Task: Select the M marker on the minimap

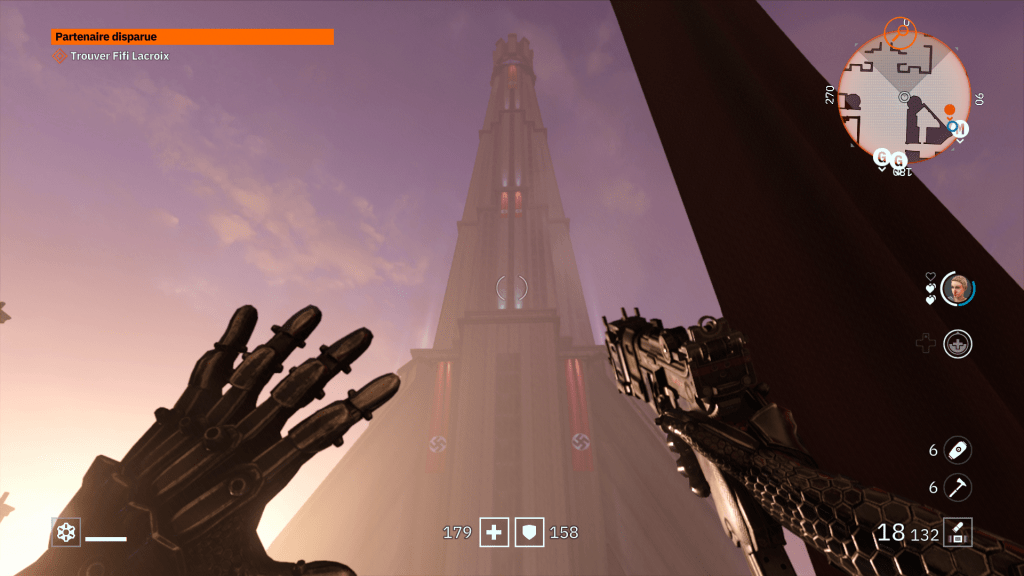Action: (959, 128)
